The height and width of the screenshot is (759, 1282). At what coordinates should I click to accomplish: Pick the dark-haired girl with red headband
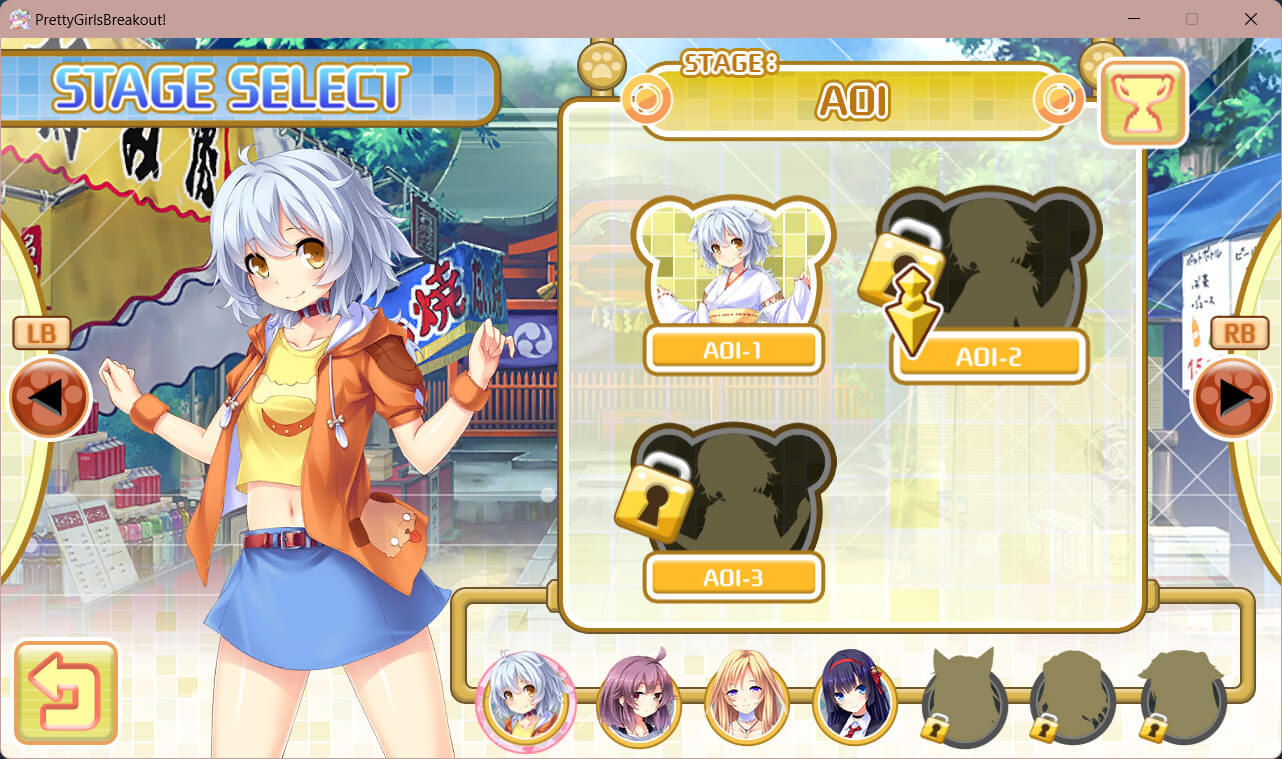[855, 698]
